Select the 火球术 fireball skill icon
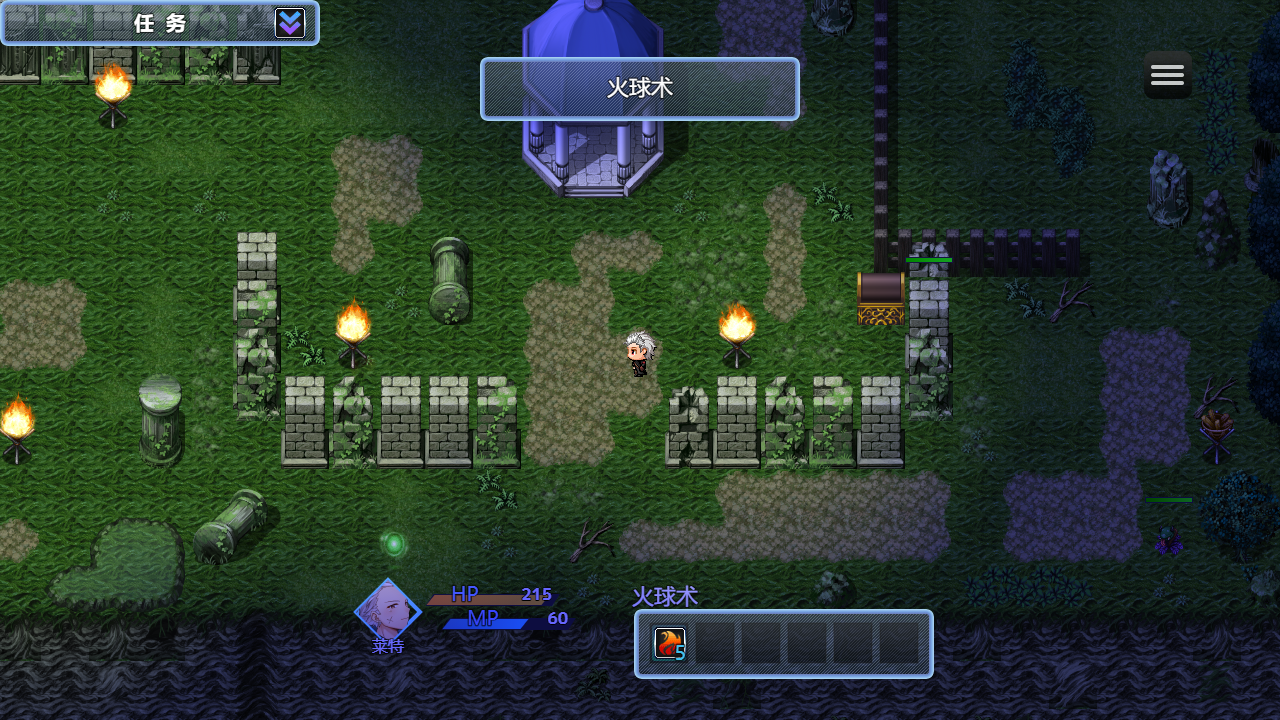The width and height of the screenshot is (1280, 720). click(668, 644)
